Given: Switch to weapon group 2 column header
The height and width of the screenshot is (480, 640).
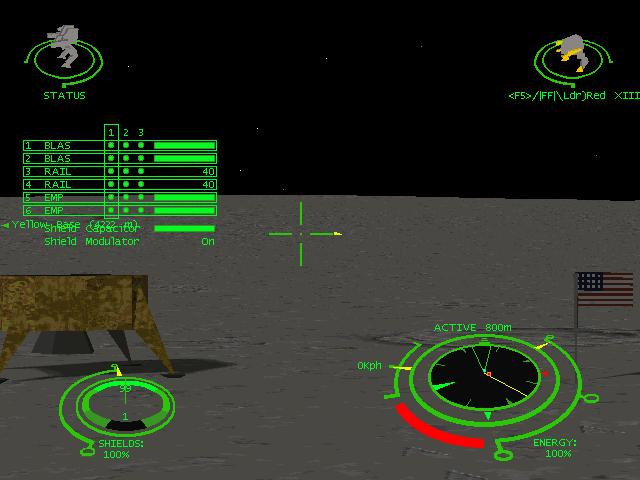Looking at the screenshot, I should (x=126, y=132).
